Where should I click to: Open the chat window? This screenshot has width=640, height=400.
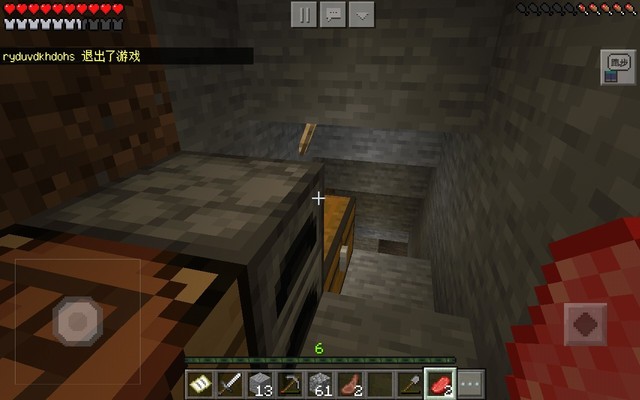point(333,14)
